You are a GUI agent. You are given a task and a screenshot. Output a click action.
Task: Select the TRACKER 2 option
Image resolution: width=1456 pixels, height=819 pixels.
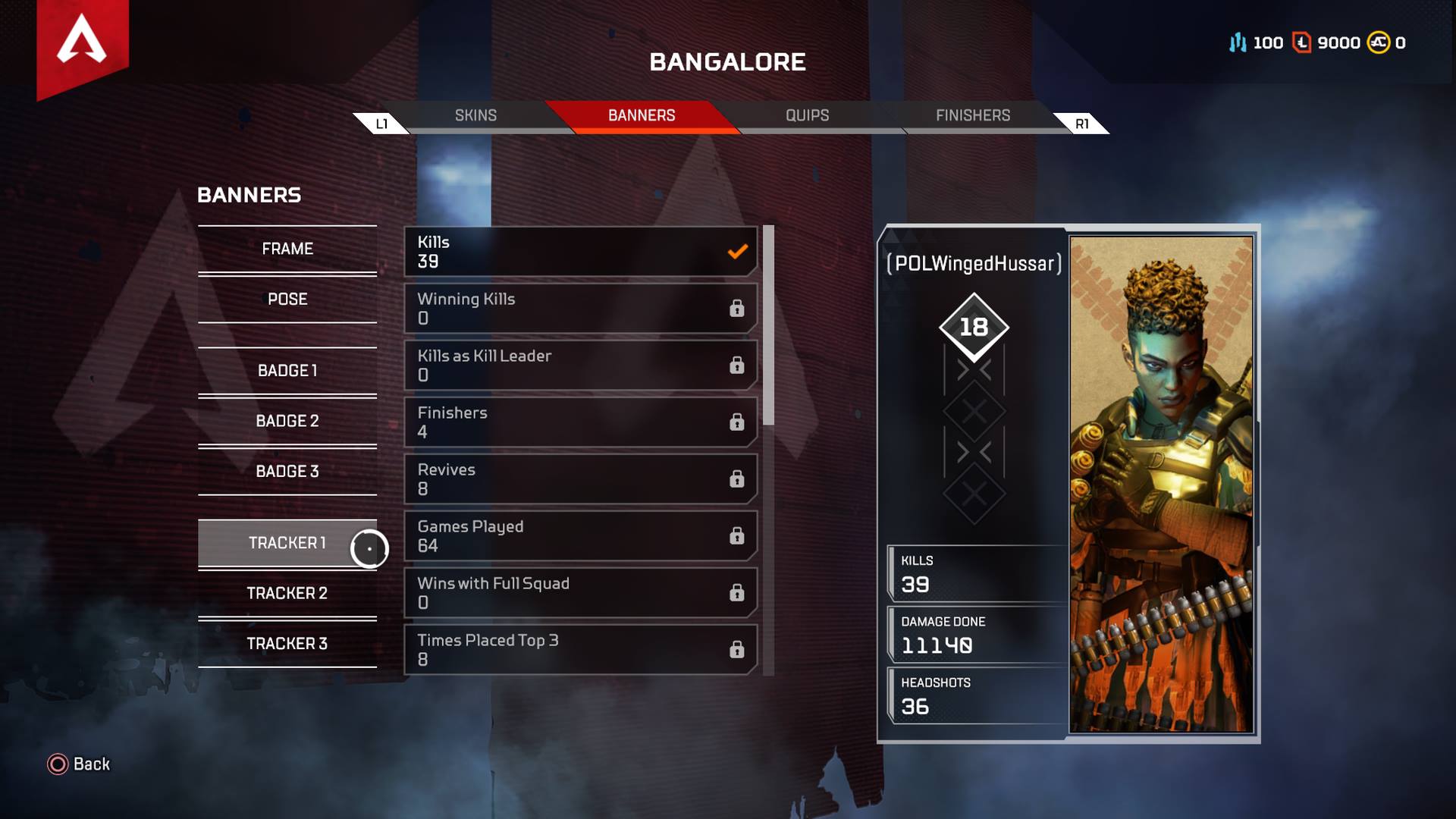click(287, 593)
